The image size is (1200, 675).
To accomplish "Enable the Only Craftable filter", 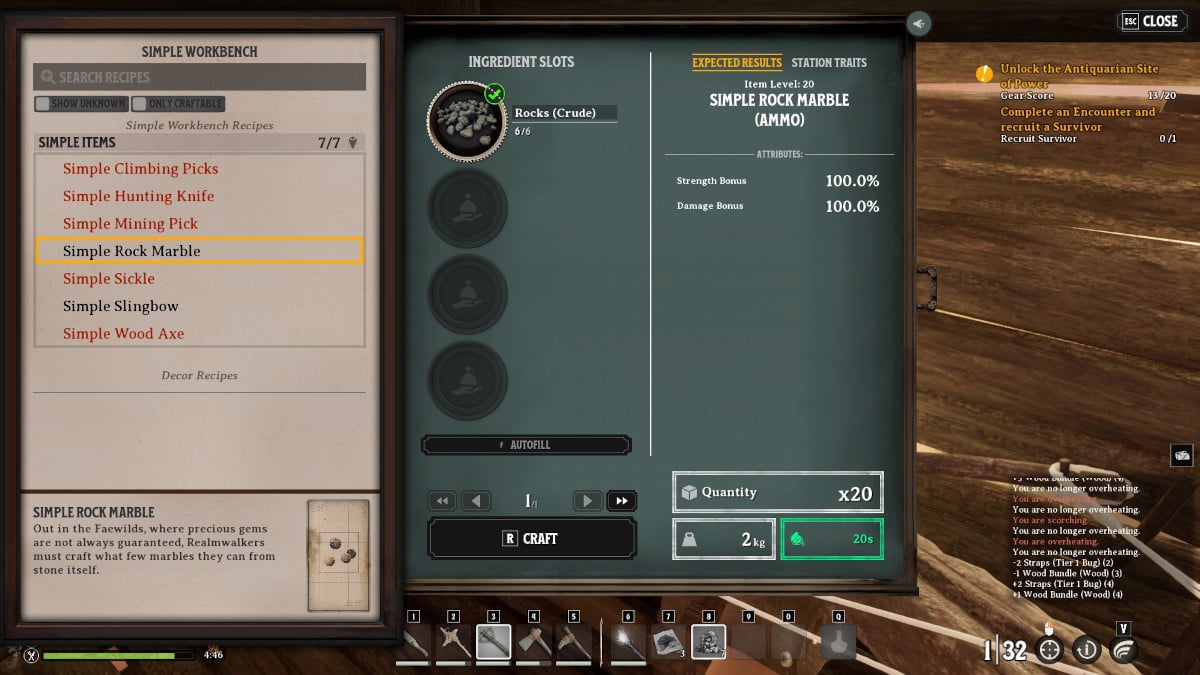I will (140, 103).
